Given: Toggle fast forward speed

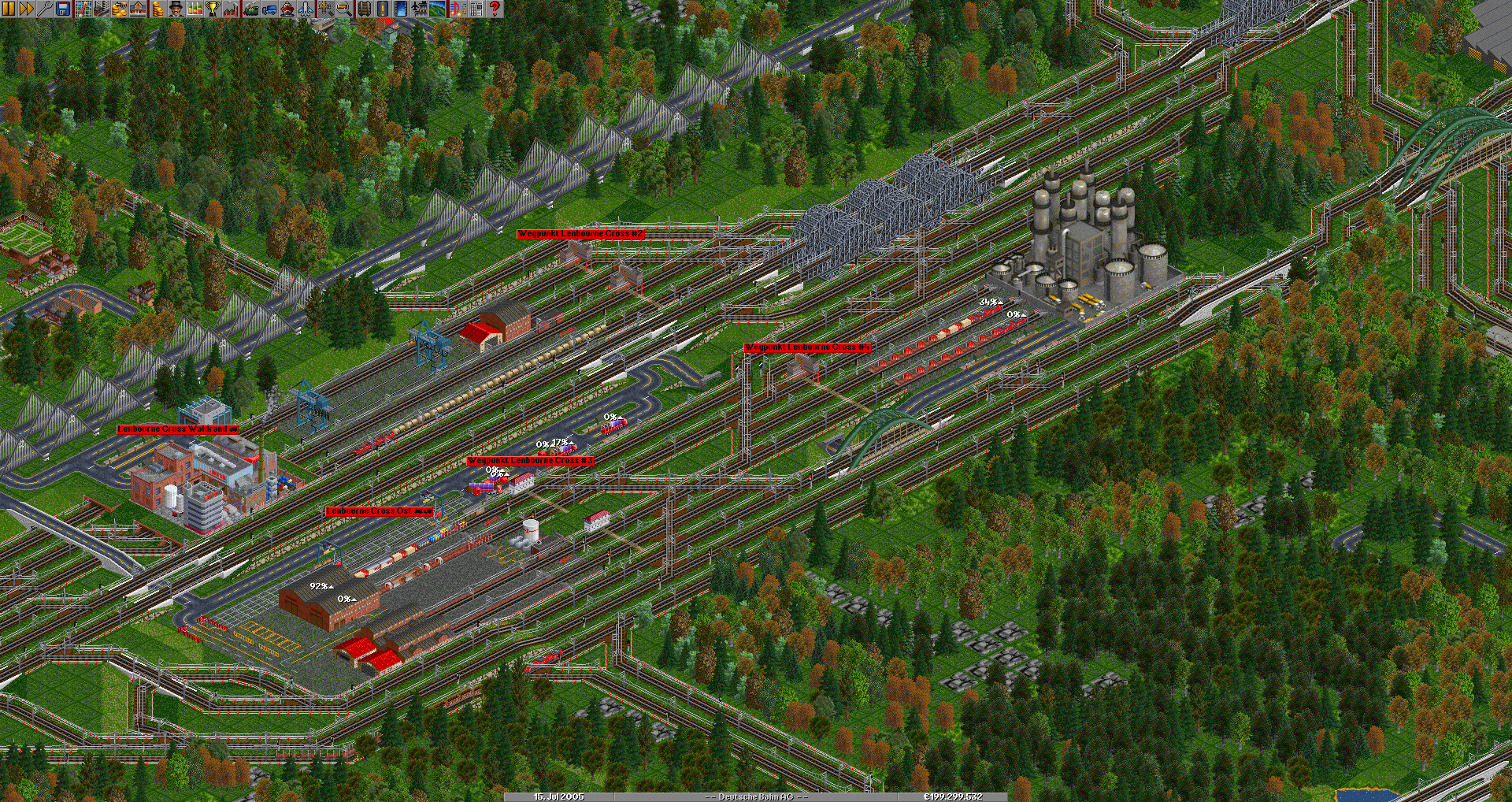Looking at the screenshot, I should (x=26, y=9).
